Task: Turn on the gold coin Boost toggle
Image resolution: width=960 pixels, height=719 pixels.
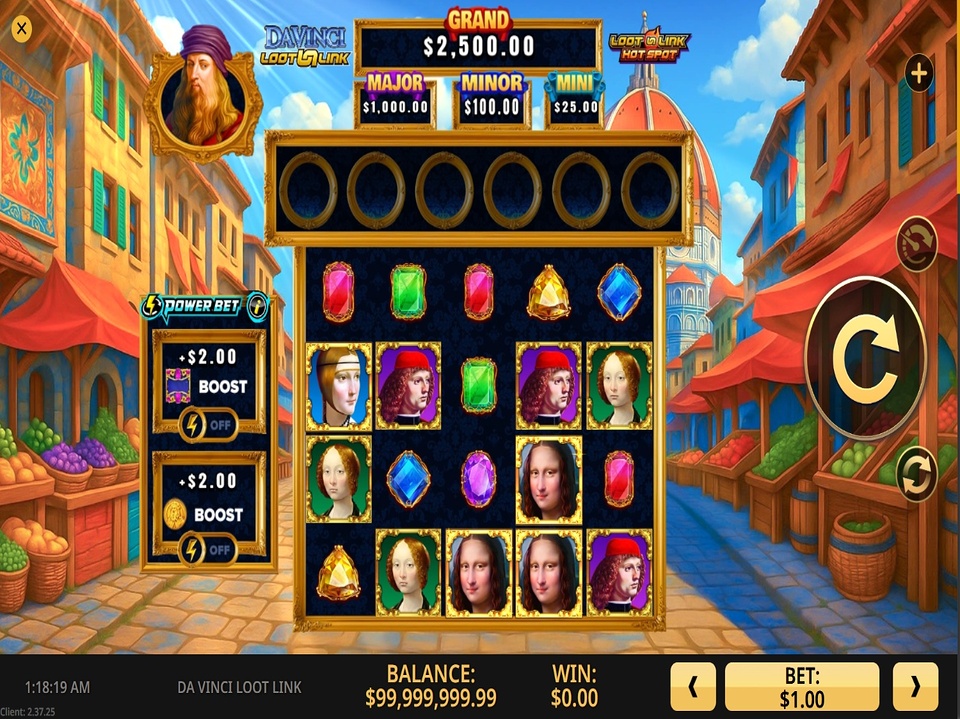Action: point(208,549)
